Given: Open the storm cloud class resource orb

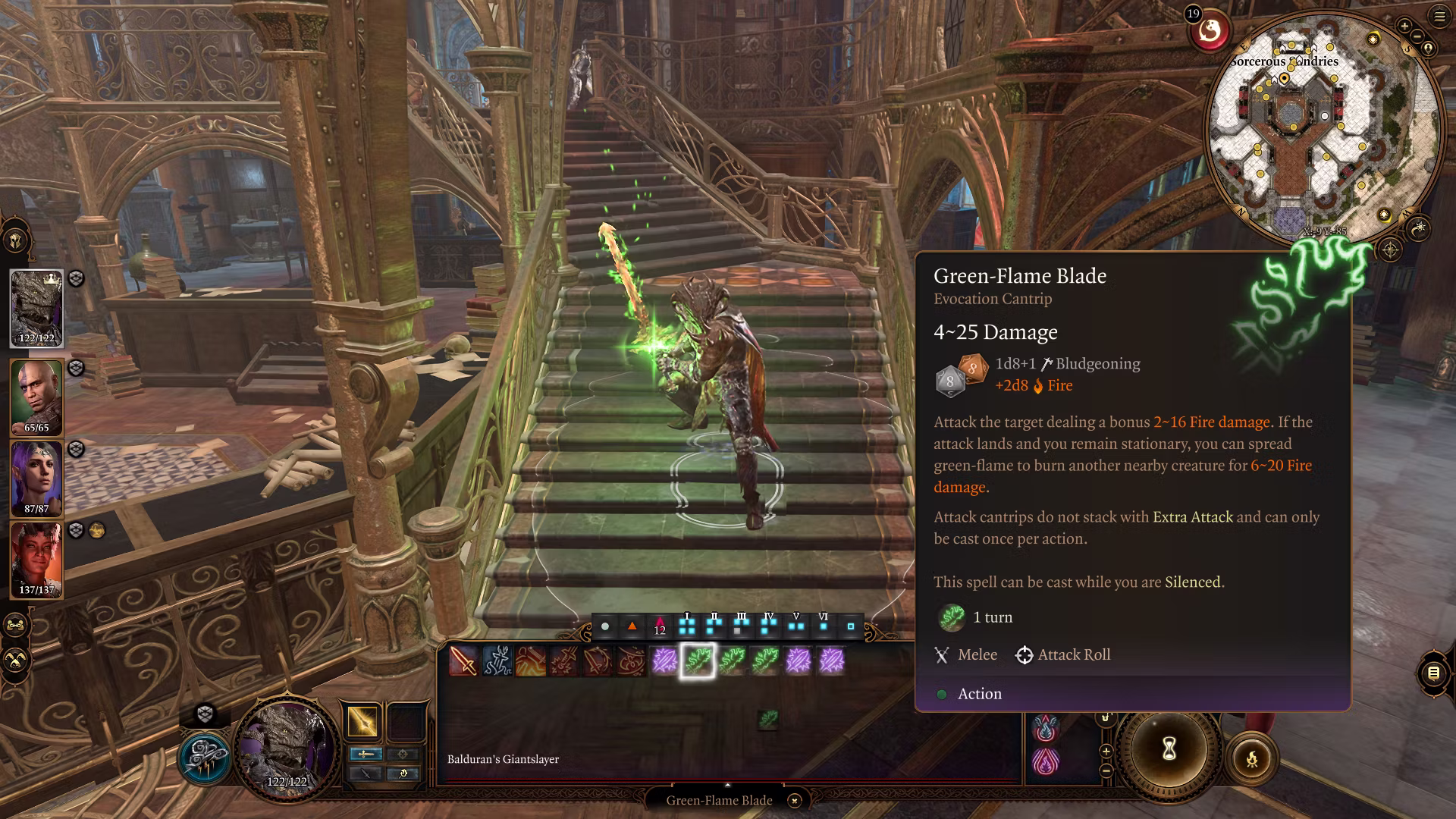Looking at the screenshot, I should (203, 758).
